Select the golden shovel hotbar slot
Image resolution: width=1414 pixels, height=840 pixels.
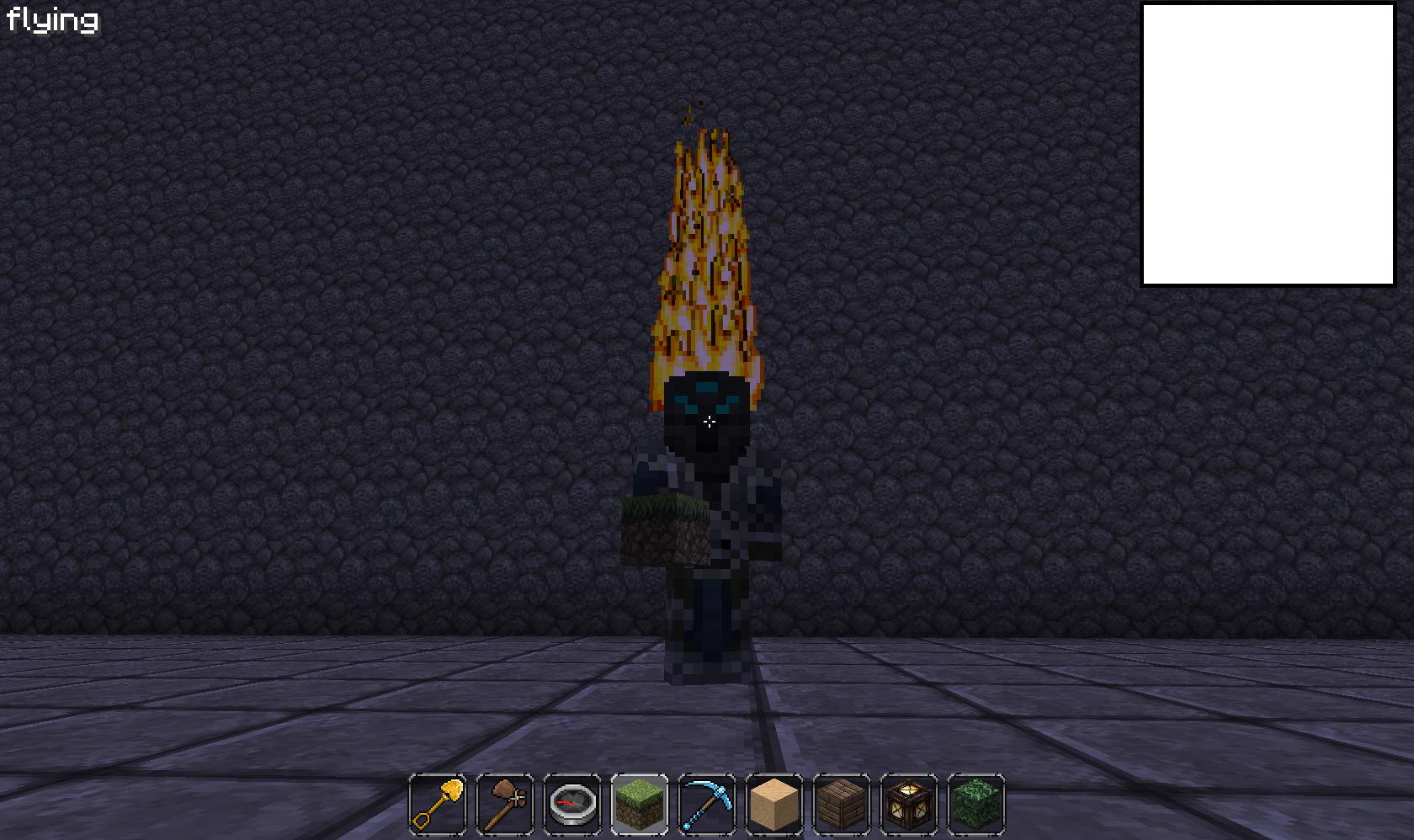(438, 804)
